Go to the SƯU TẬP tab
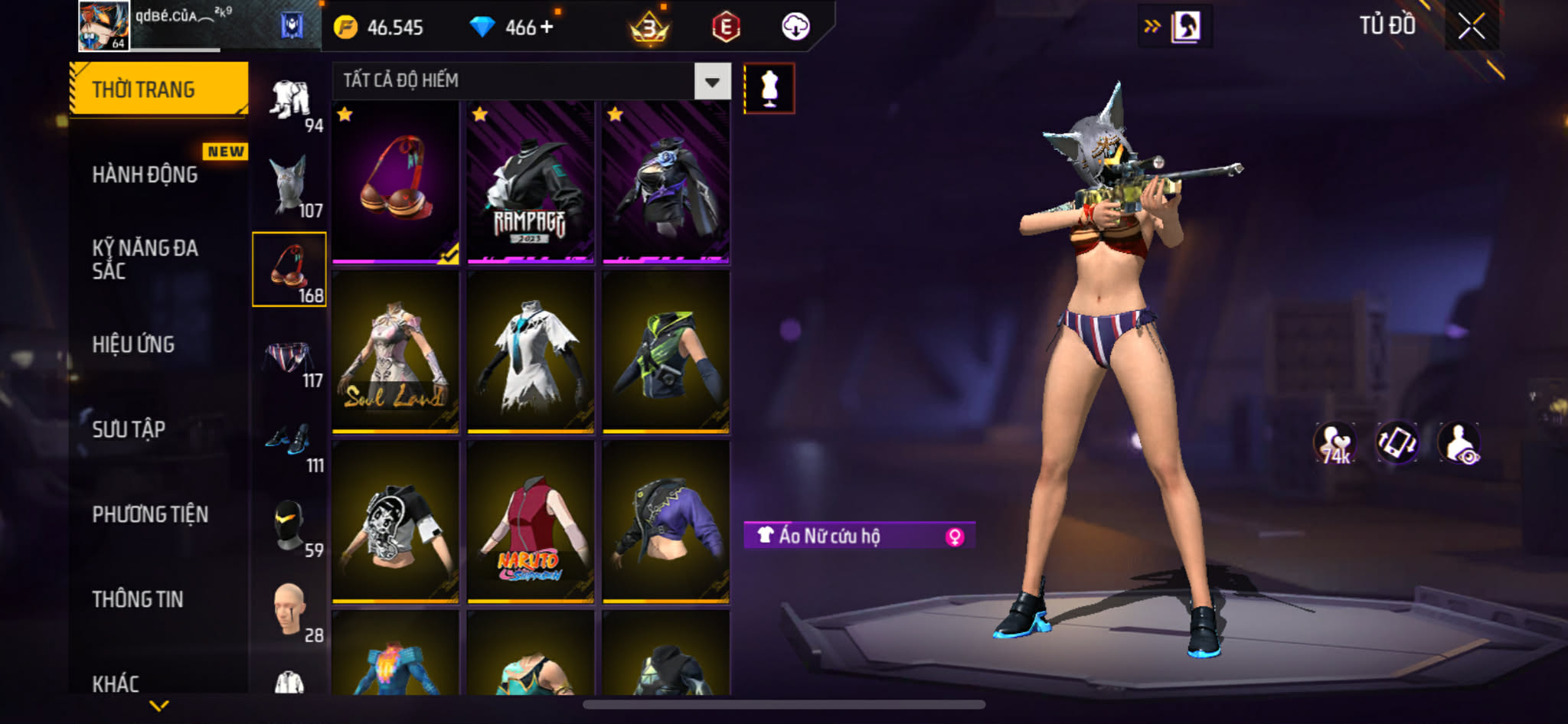The image size is (1568, 724). click(x=129, y=429)
